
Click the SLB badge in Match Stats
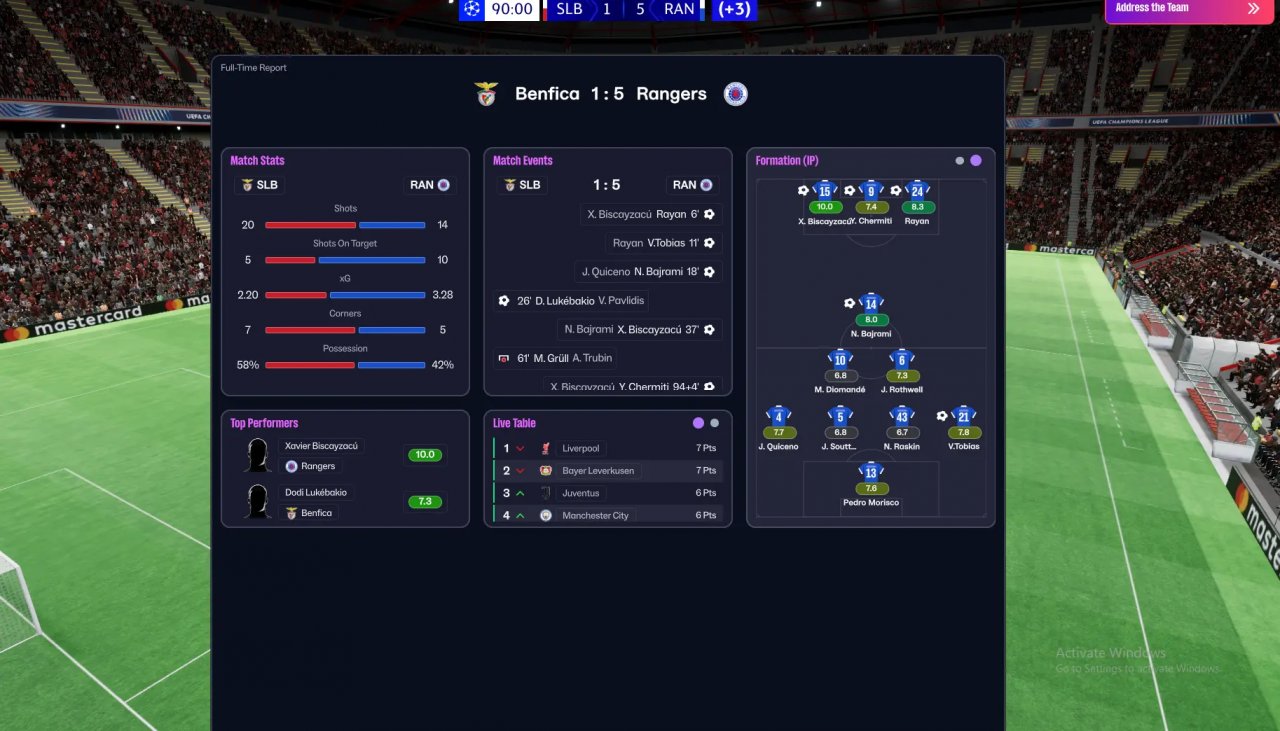click(x=260, y=185)
